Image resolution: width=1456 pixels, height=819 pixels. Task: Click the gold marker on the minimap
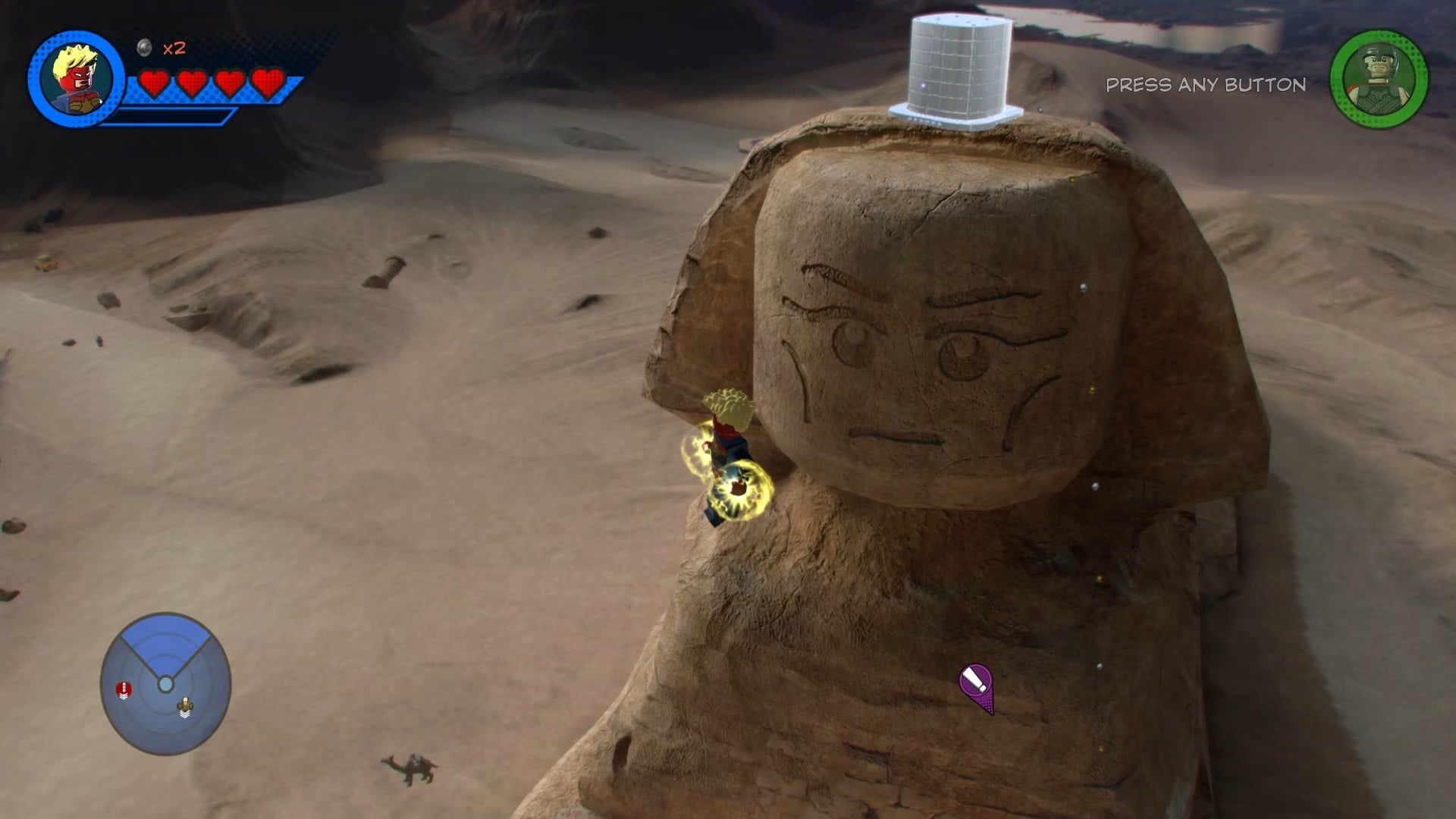tap(185, 708)
